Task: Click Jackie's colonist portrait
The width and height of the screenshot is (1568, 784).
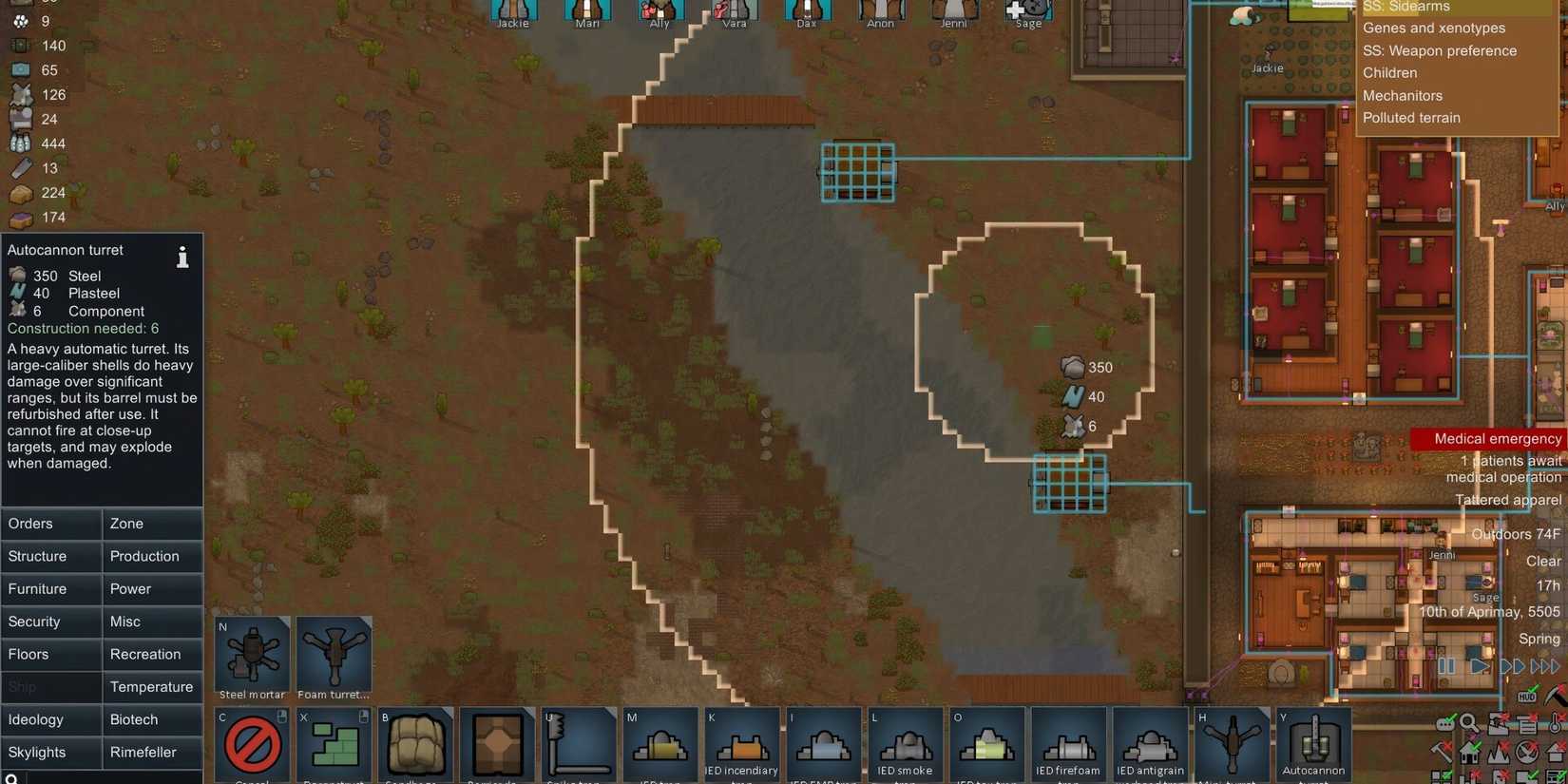Action: pyautogui.click(x=513, y=11)
